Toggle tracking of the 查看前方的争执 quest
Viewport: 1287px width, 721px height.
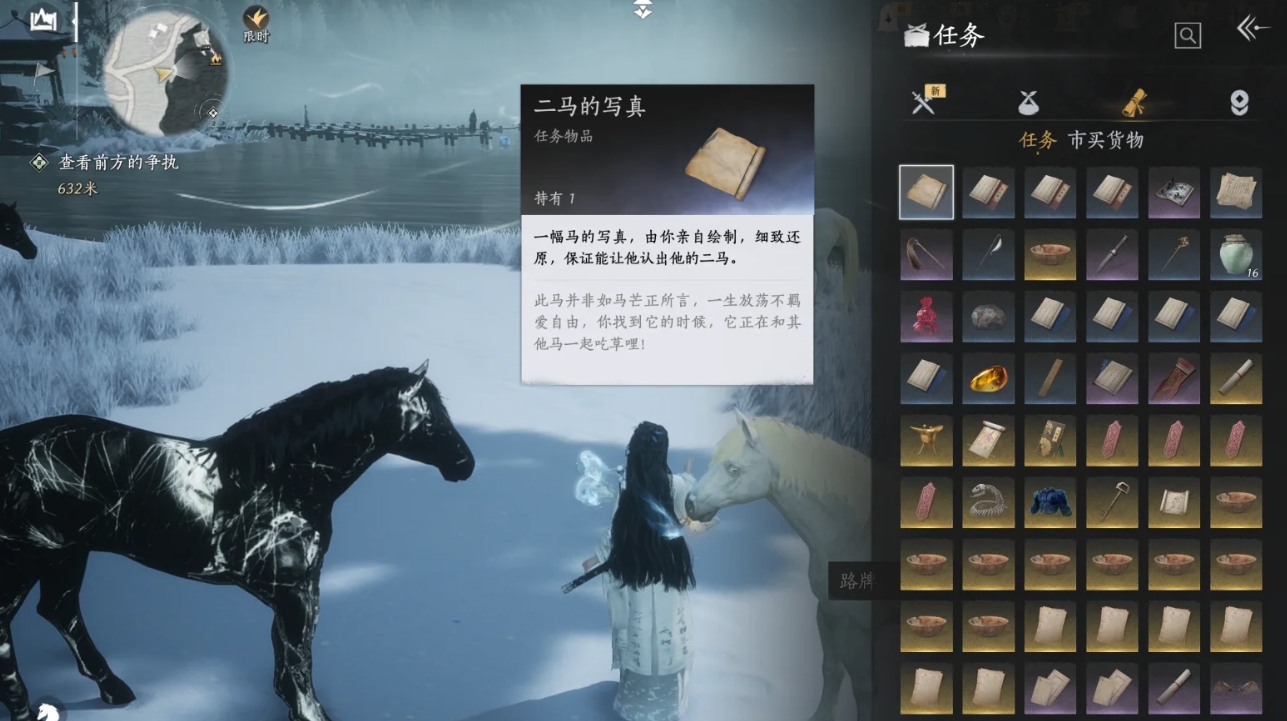(38, 161)
